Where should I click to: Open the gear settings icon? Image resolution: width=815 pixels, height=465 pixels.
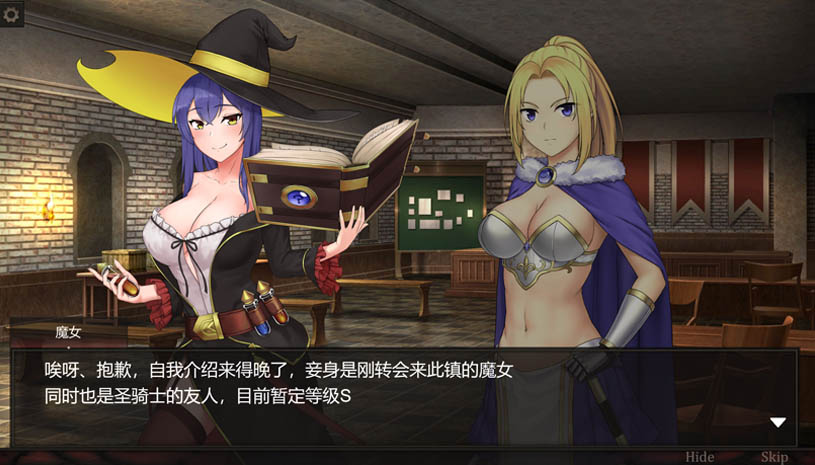[12, 14]
